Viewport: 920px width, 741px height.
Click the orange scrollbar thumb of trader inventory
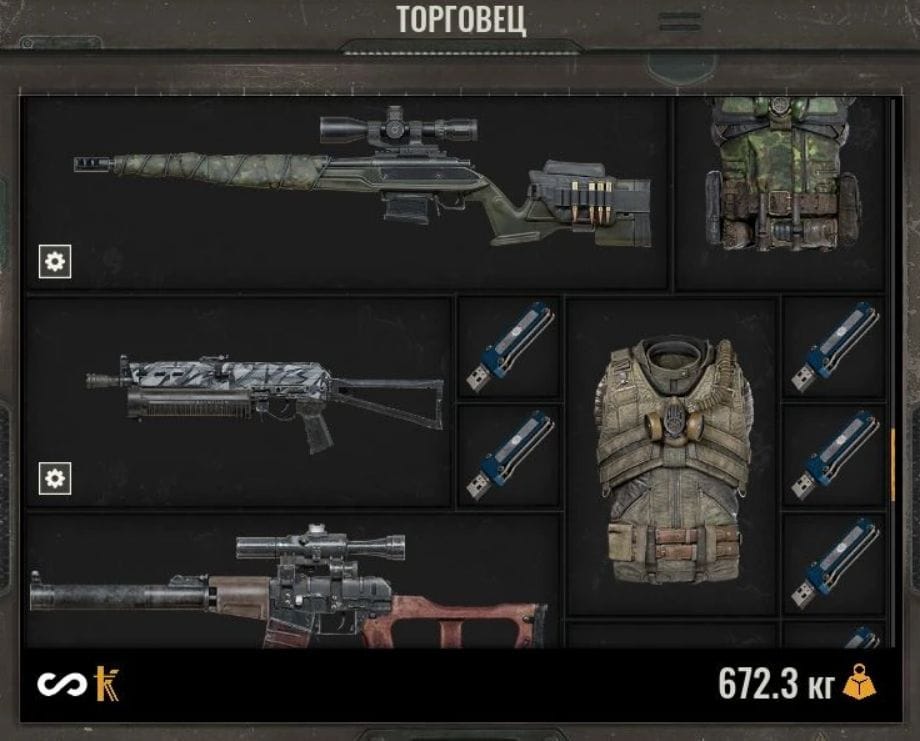click(x=893, y=463)
